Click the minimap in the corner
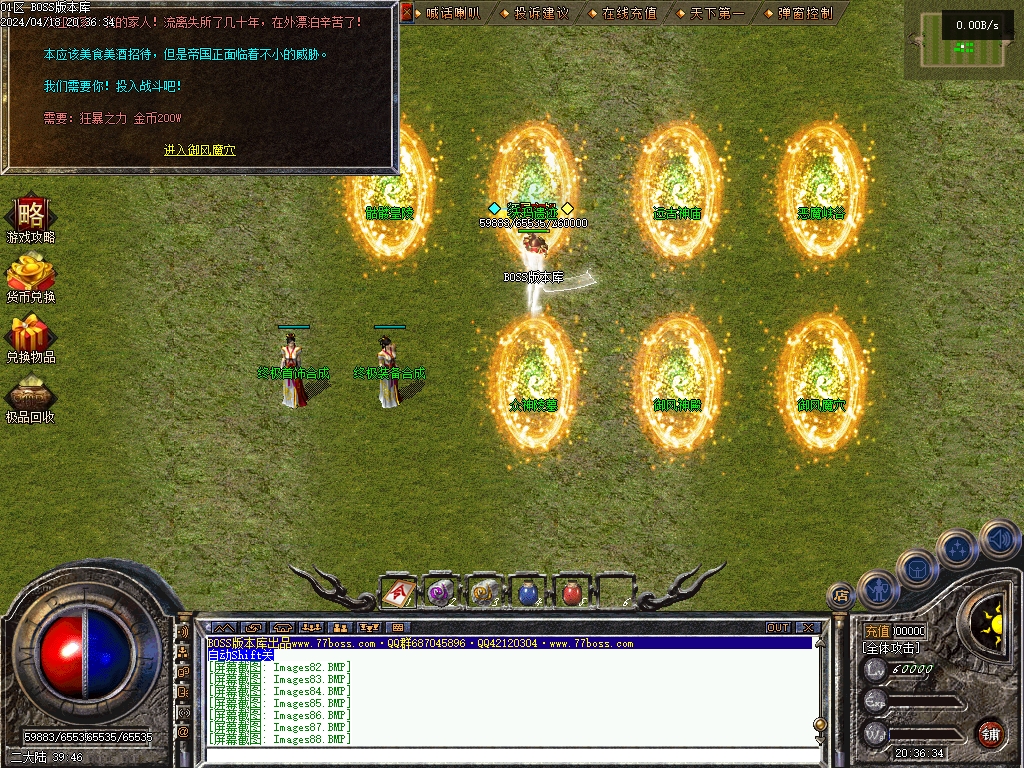This screenshot has width=1024, height=768. point(964,40)
